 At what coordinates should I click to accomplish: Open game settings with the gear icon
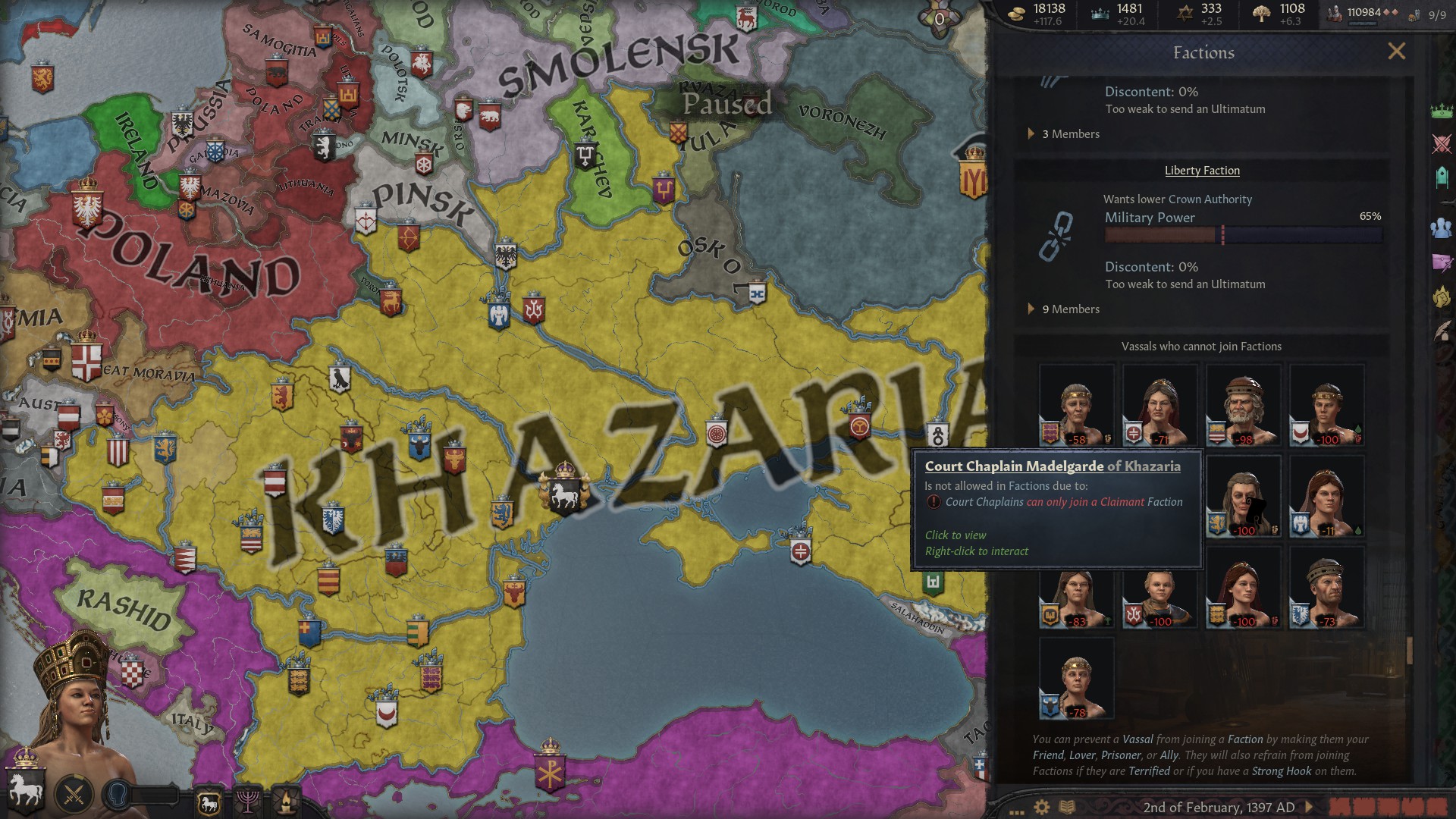[x=1040, y=807]
